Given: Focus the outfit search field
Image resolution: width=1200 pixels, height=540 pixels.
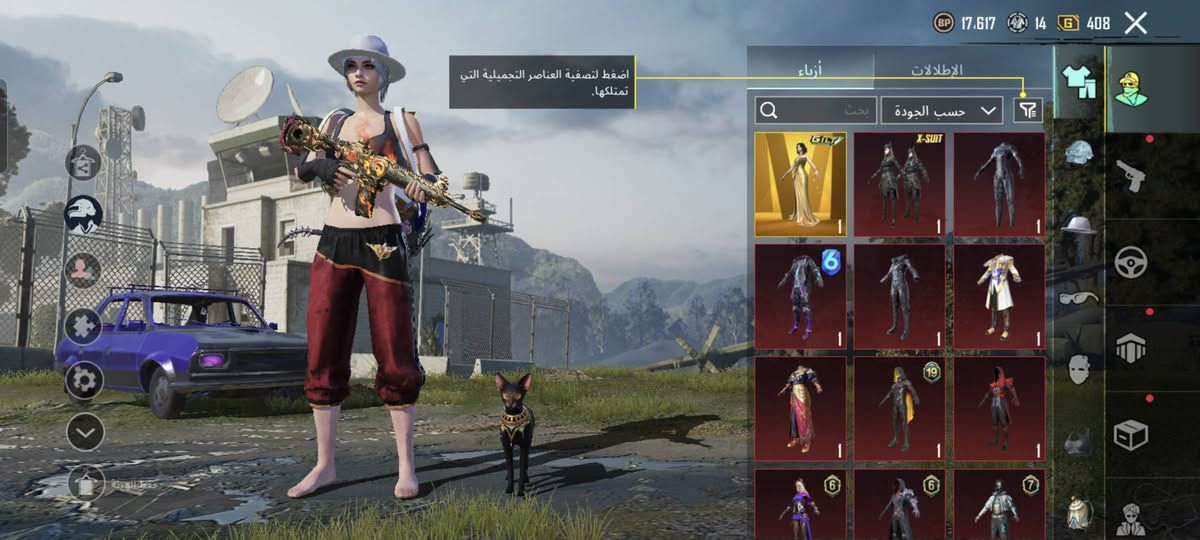Looking at the screenshot, I should pyautogui.click(x=815, y=110).
